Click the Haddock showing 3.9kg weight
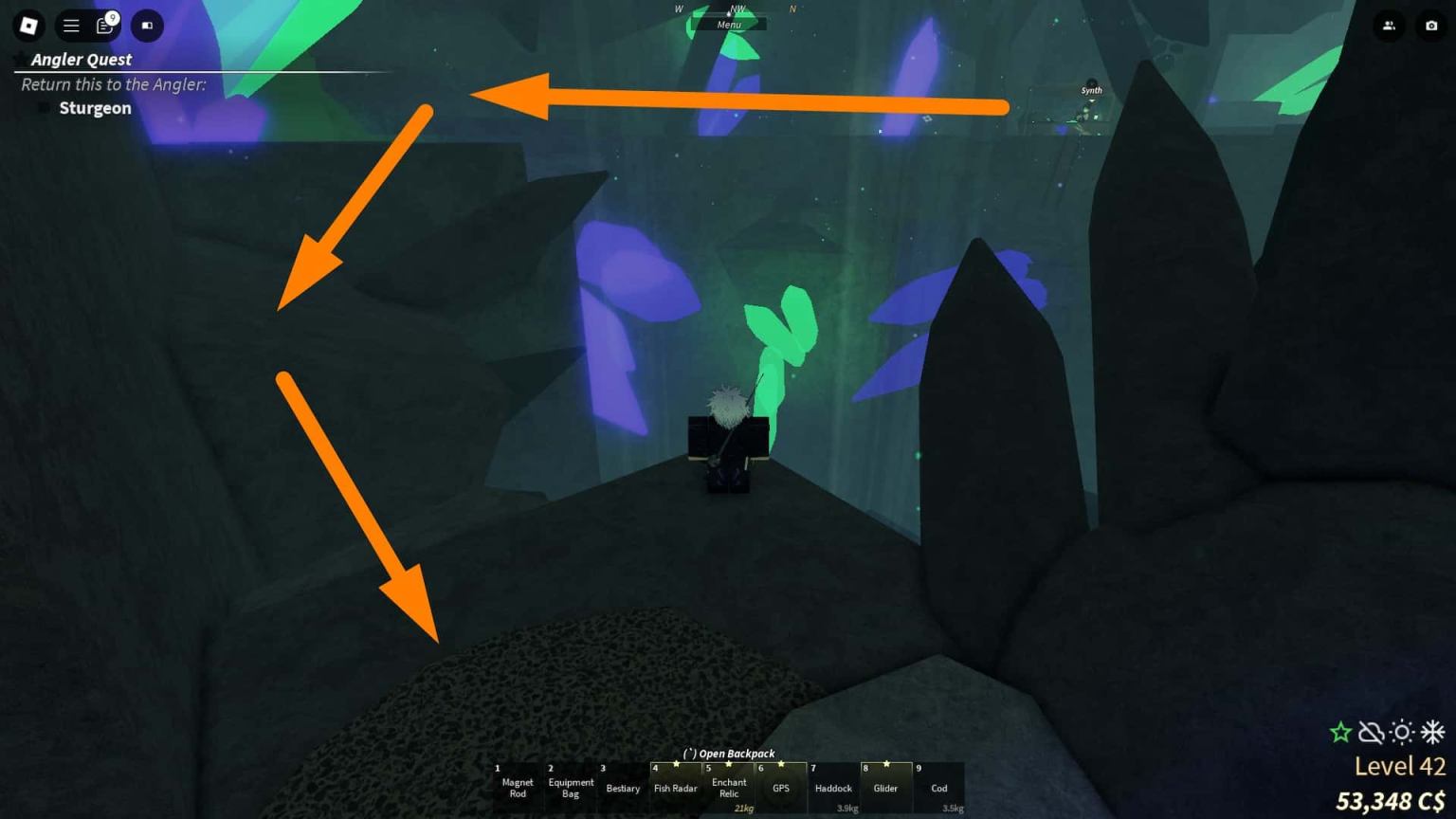This screenshot has width=1456, height=819. (x=833, y=788)
